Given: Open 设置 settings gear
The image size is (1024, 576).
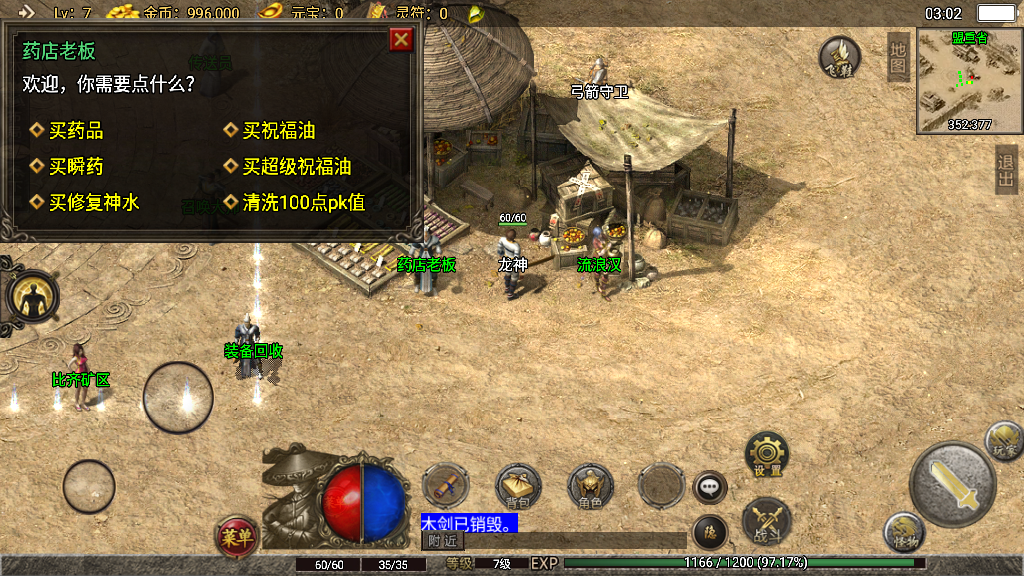Looking at the screenshot, I should point(767,455).
